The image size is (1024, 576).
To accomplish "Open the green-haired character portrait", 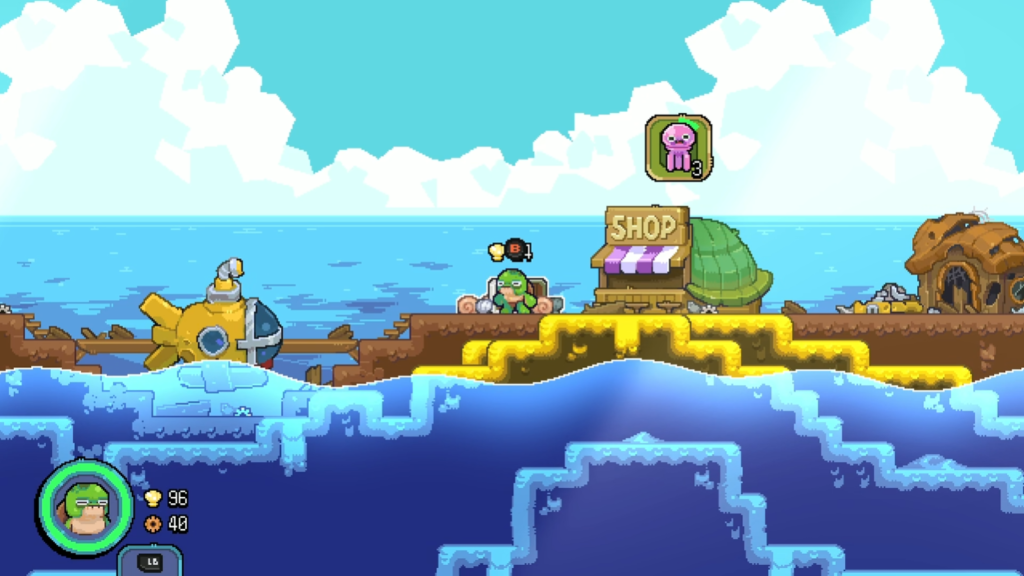I will pyautogui.click(x=85, y=507).
